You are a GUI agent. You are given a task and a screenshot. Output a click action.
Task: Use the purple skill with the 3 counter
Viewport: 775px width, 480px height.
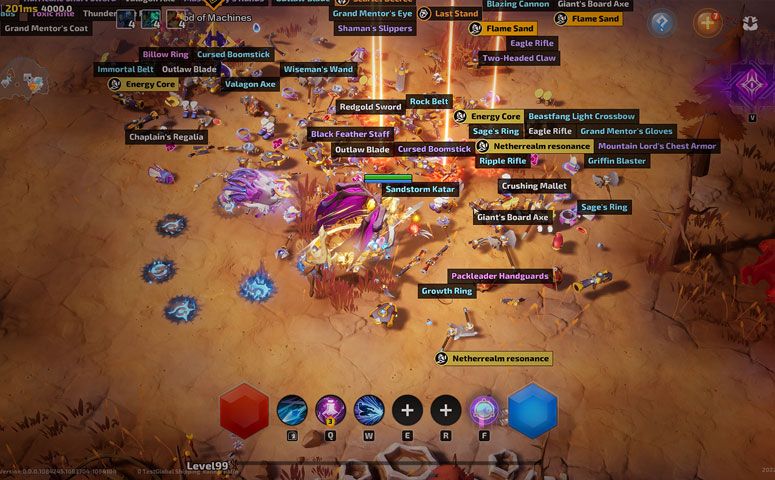point(331,410)
